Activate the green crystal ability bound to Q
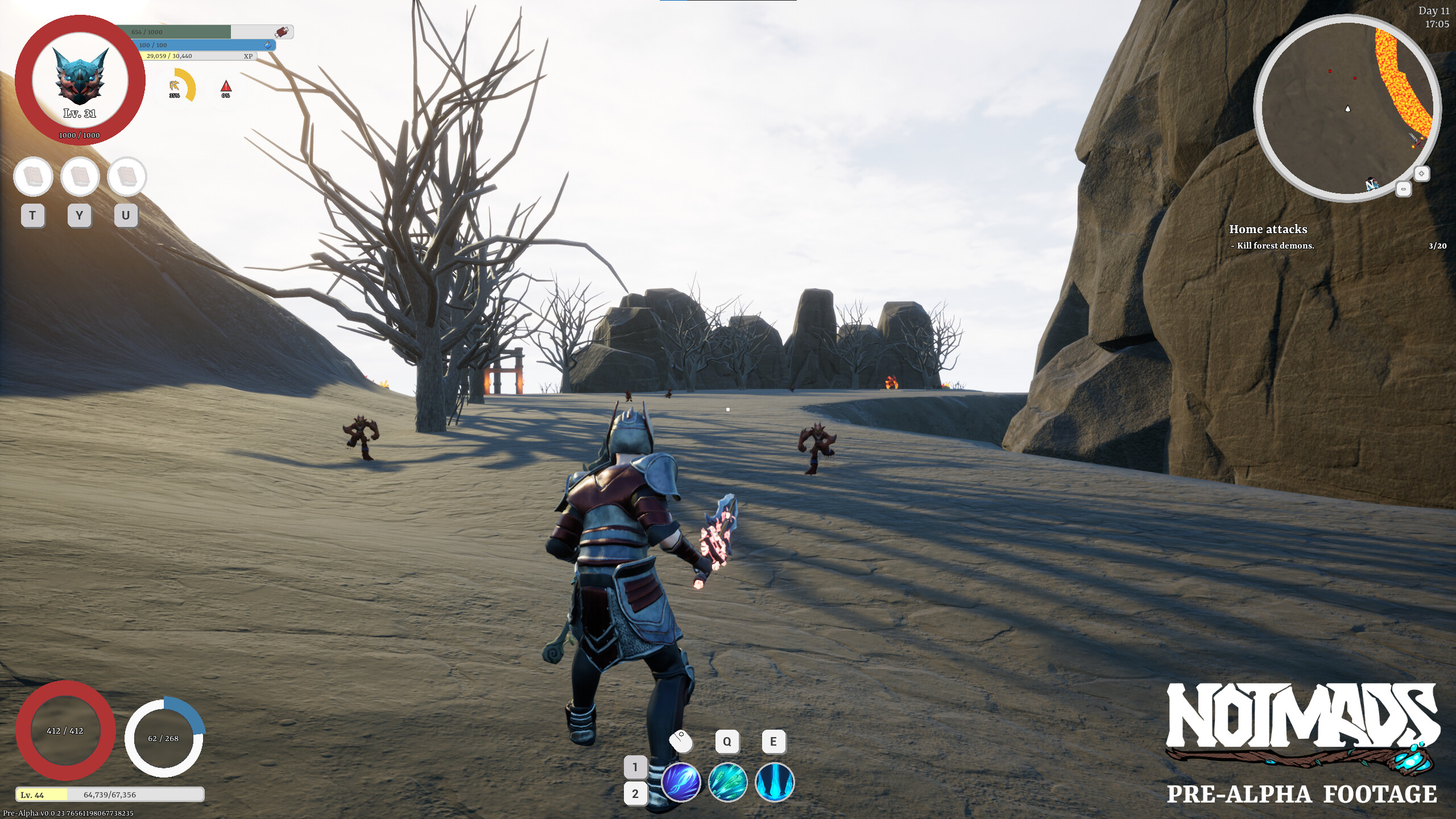The height and width of the screenshot is (819, 1456). click(729, 781)
